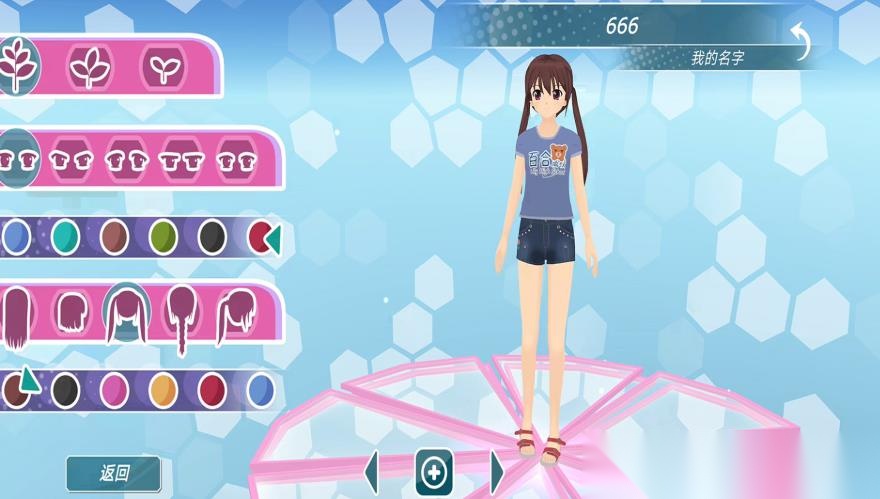Edit the name field showing 666
This screenshot has width=880, height=499.
pyautogui.click(x=621, y=27)
